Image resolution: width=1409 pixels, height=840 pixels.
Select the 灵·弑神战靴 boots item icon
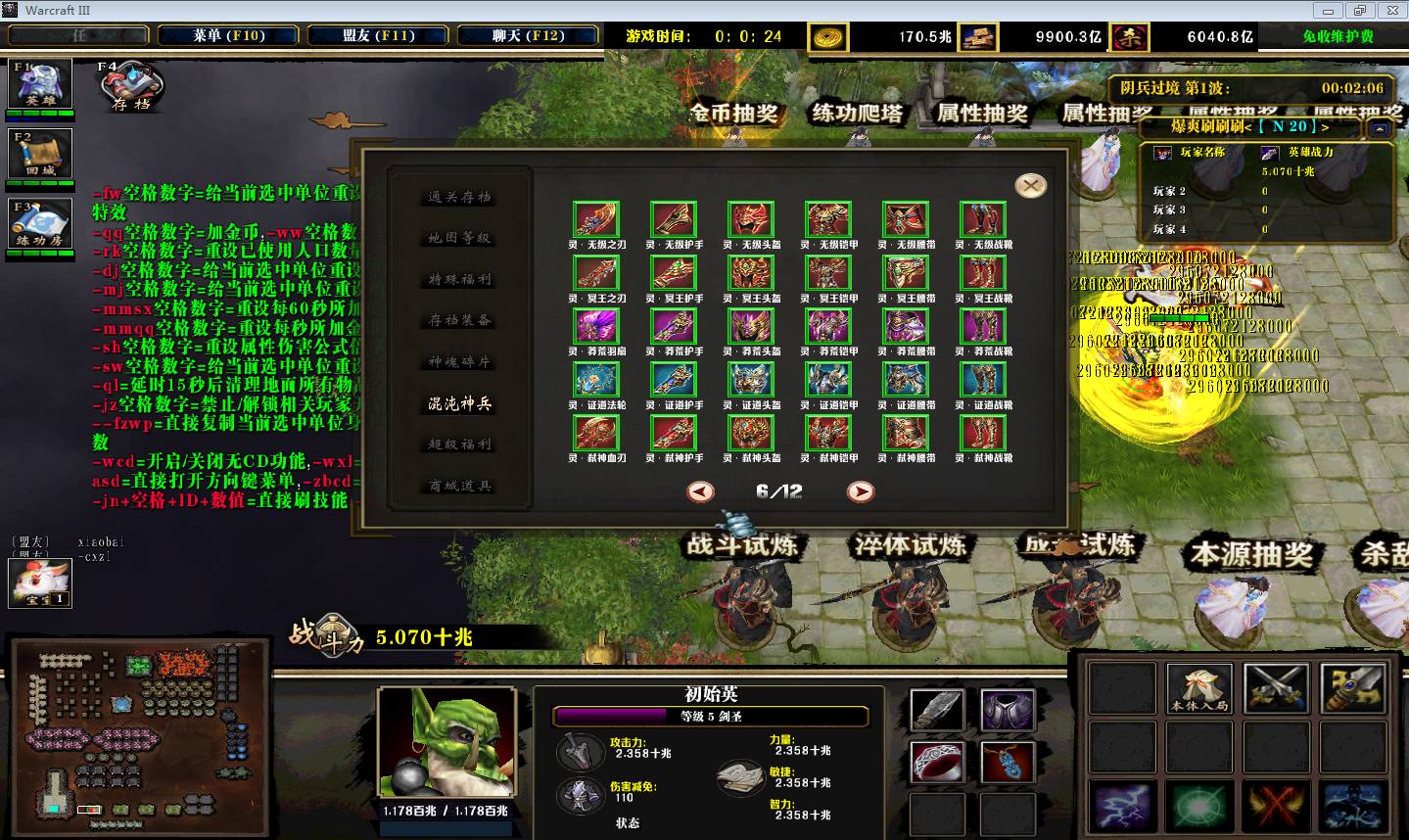tap(982, 435)
